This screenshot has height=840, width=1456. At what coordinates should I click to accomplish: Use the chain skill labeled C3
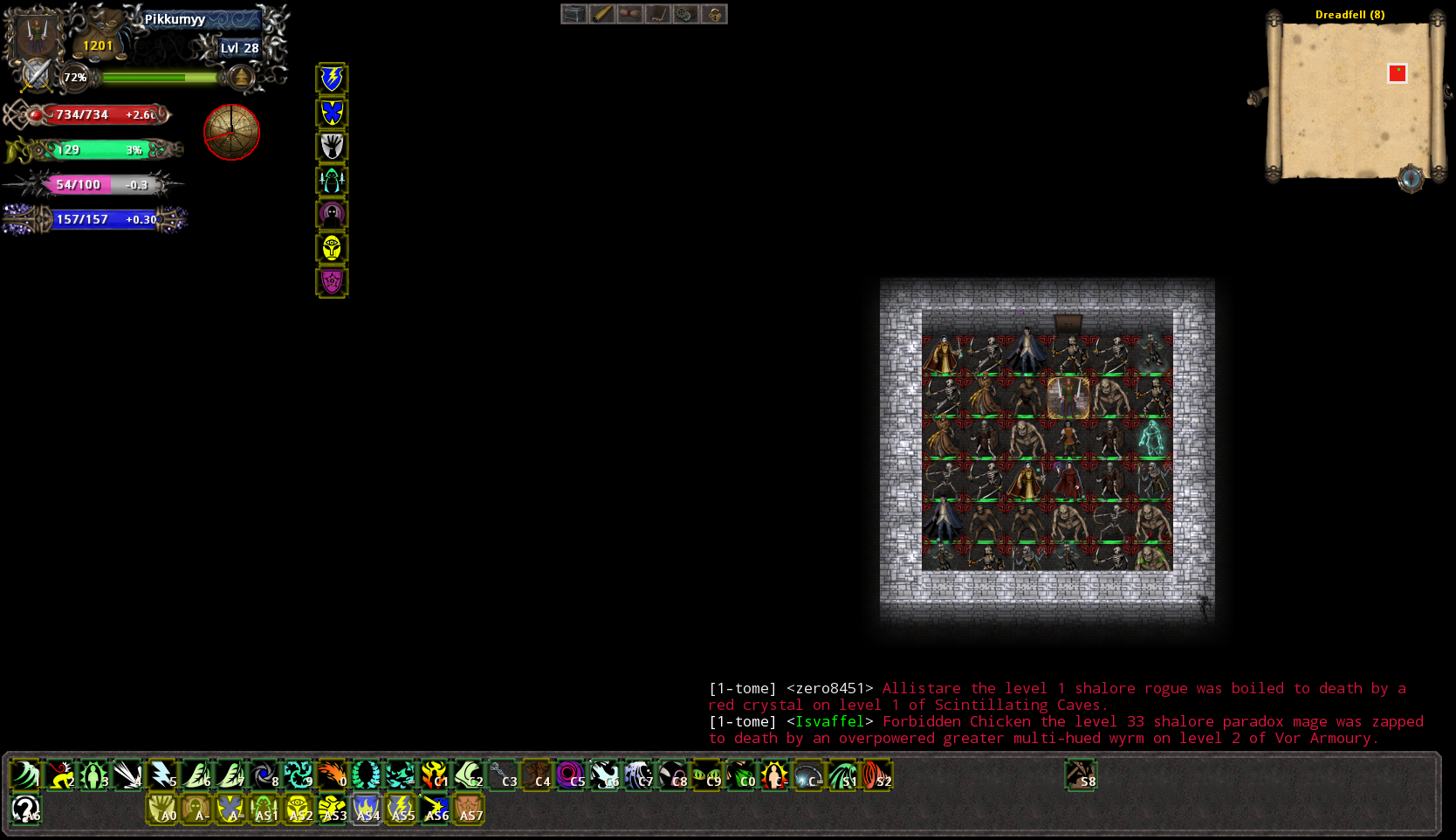(503, 775)
